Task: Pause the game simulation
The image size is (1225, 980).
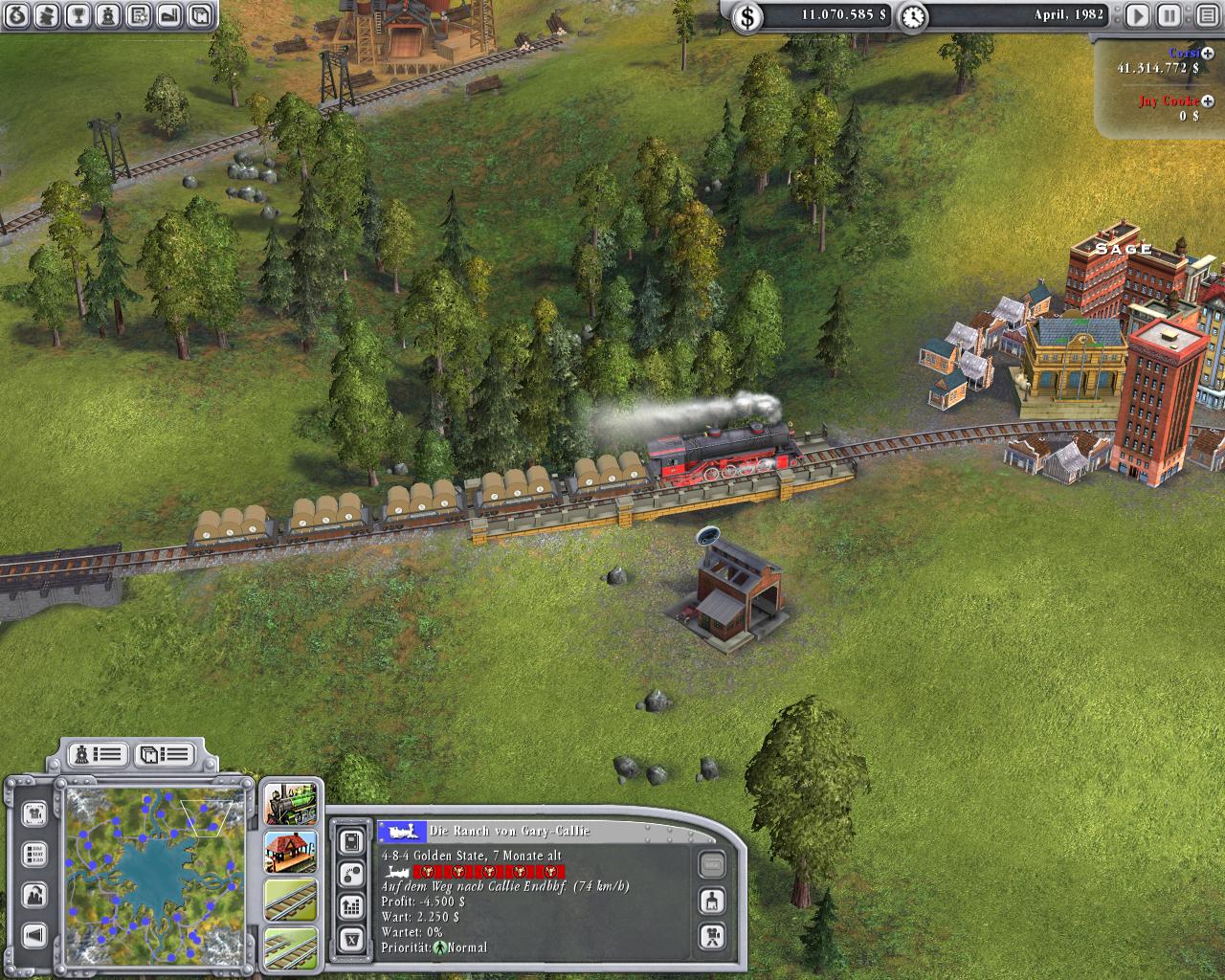Action: 1168,15
